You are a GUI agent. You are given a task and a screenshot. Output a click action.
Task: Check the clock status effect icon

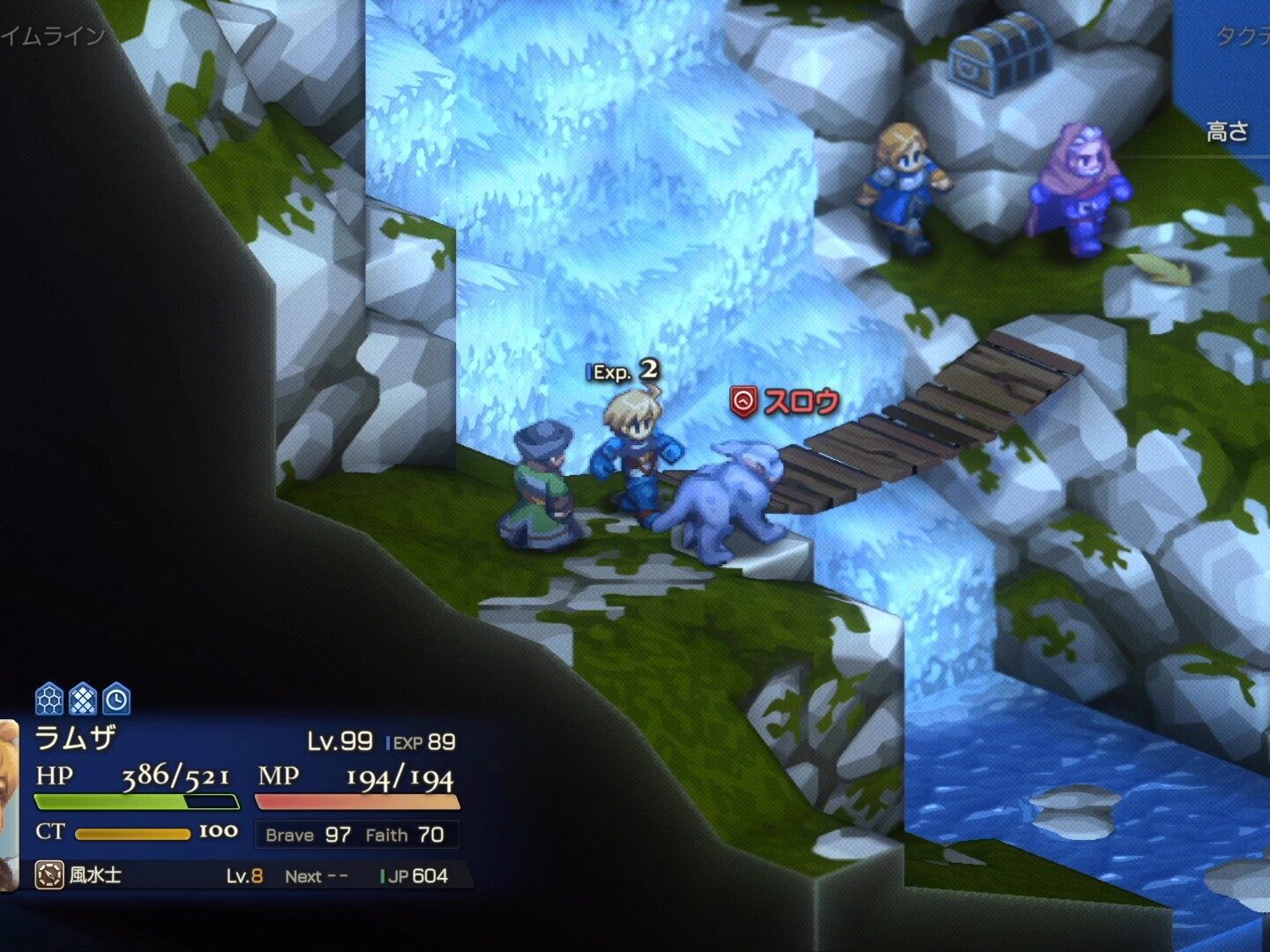[116, 700]
